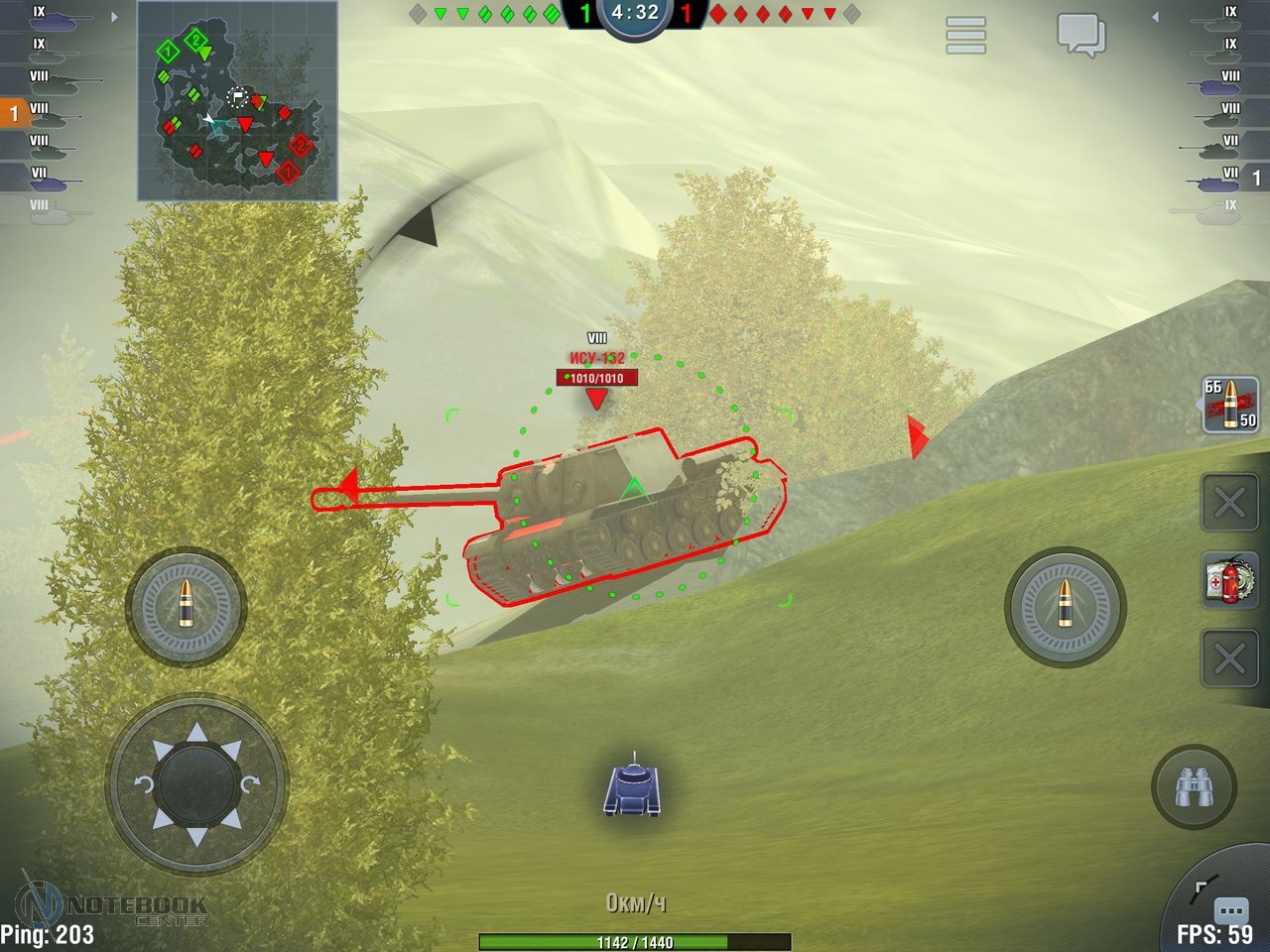Click the battlefield minimap
The height and width of the screenshot is (952, 1270).
(x=237, y=101)
